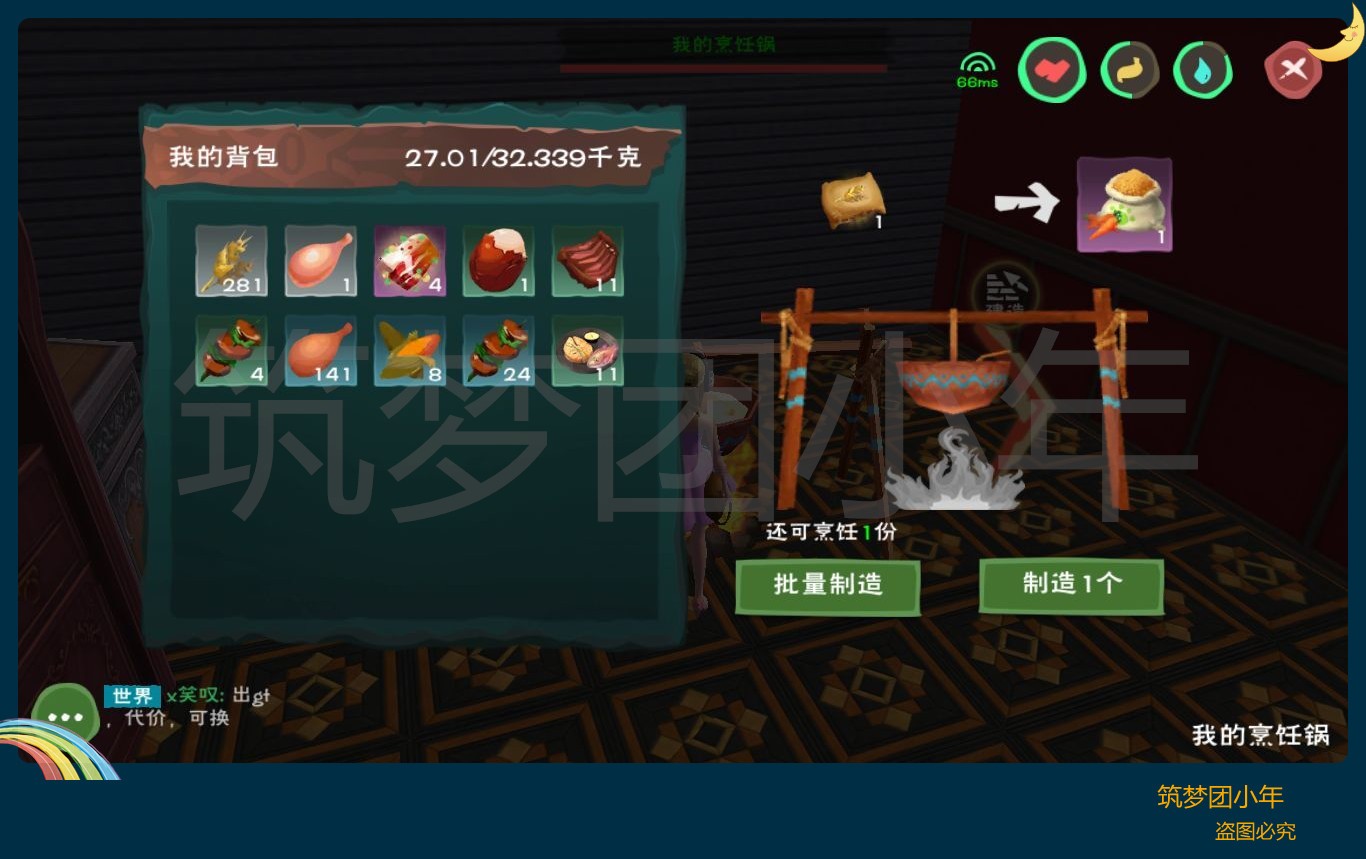Open the green chat bubble button
Image resolution: width=1366 pixels, height=859 pixels.
(x=65, y=716)
